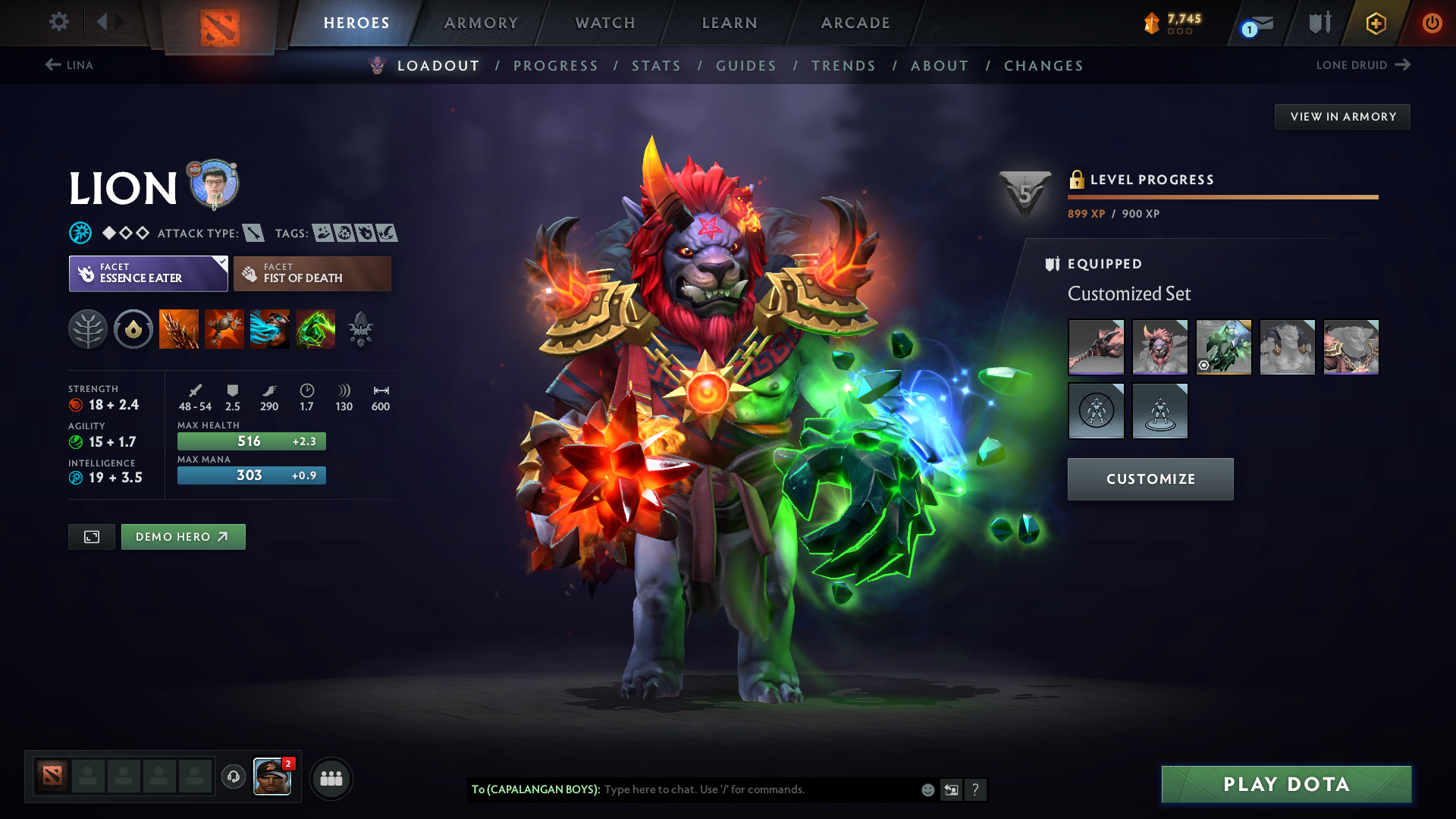The height and width of the screenshot is (819, 1456).
Task: Open the Customize loadout button
Action: (x=1150, y=479)
